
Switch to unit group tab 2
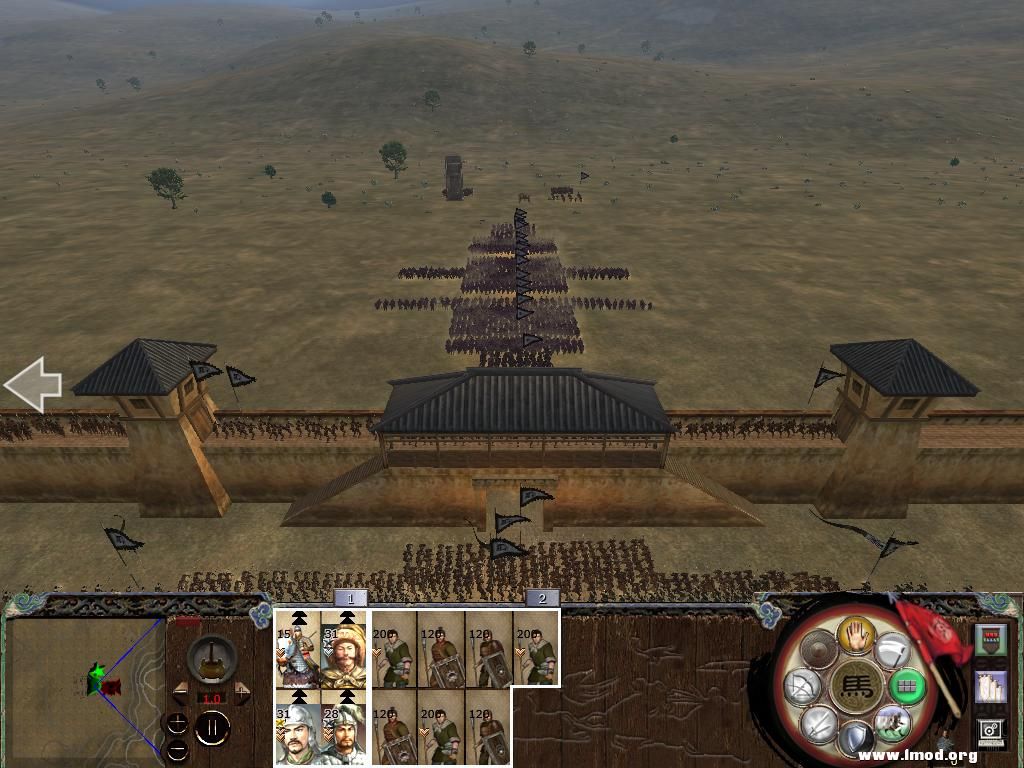tap(542, 598)
